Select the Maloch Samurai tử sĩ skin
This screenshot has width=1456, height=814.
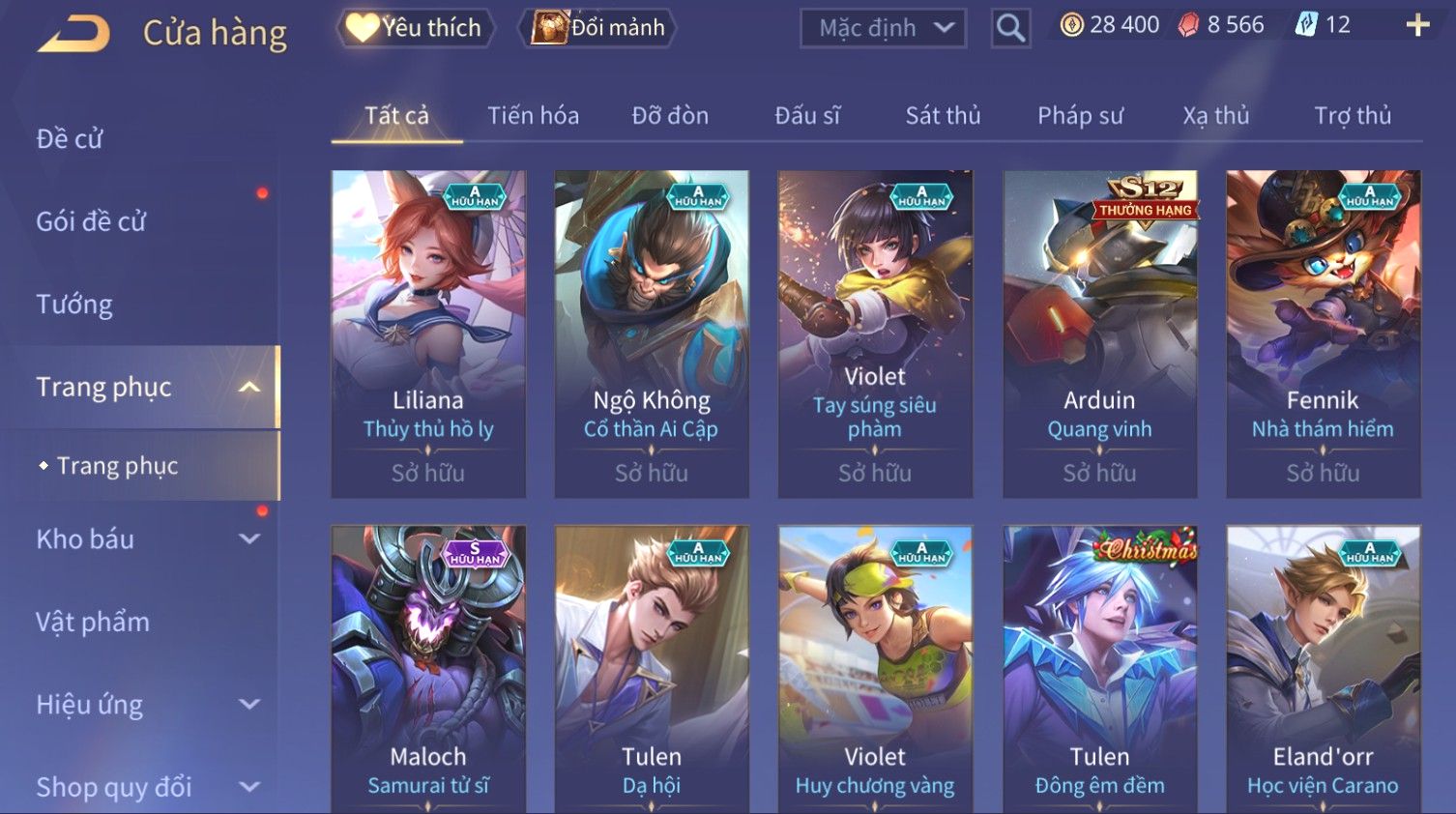click(x=428, y=669)
